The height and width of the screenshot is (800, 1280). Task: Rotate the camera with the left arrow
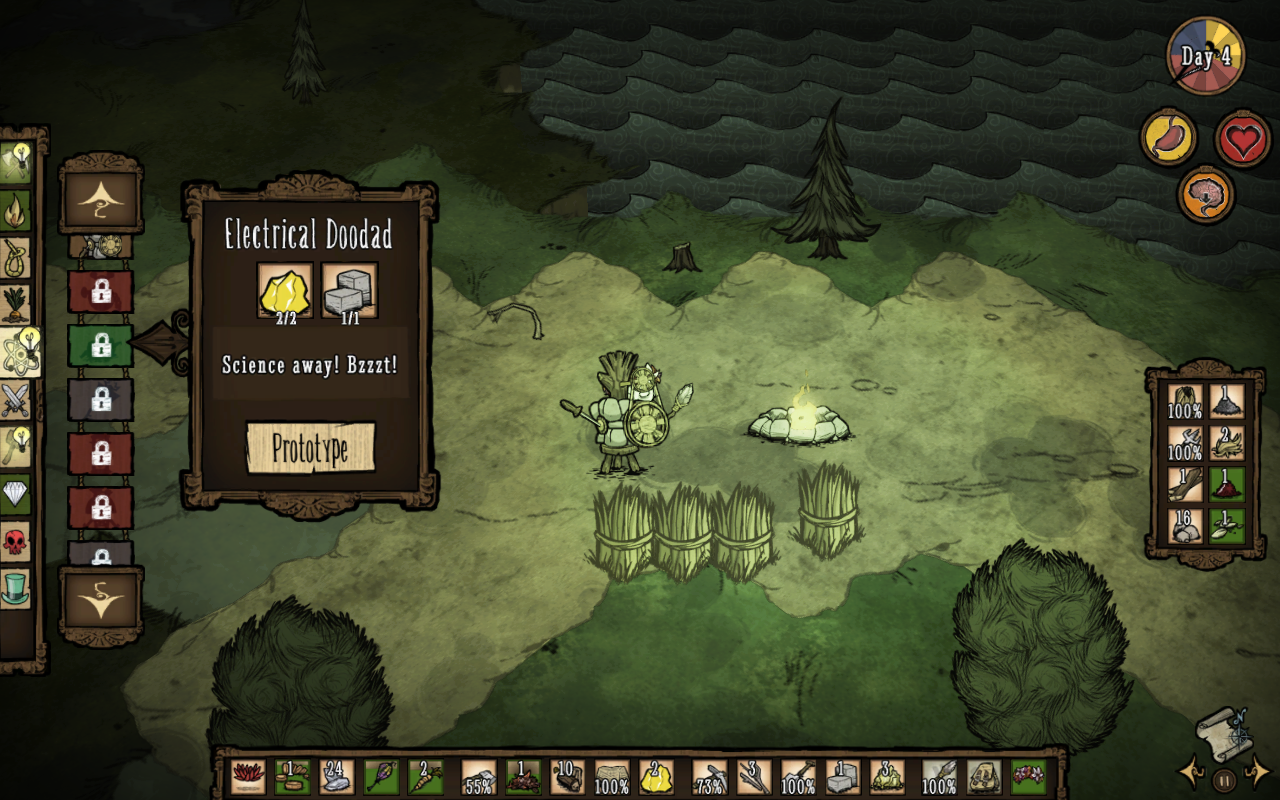1193,773
